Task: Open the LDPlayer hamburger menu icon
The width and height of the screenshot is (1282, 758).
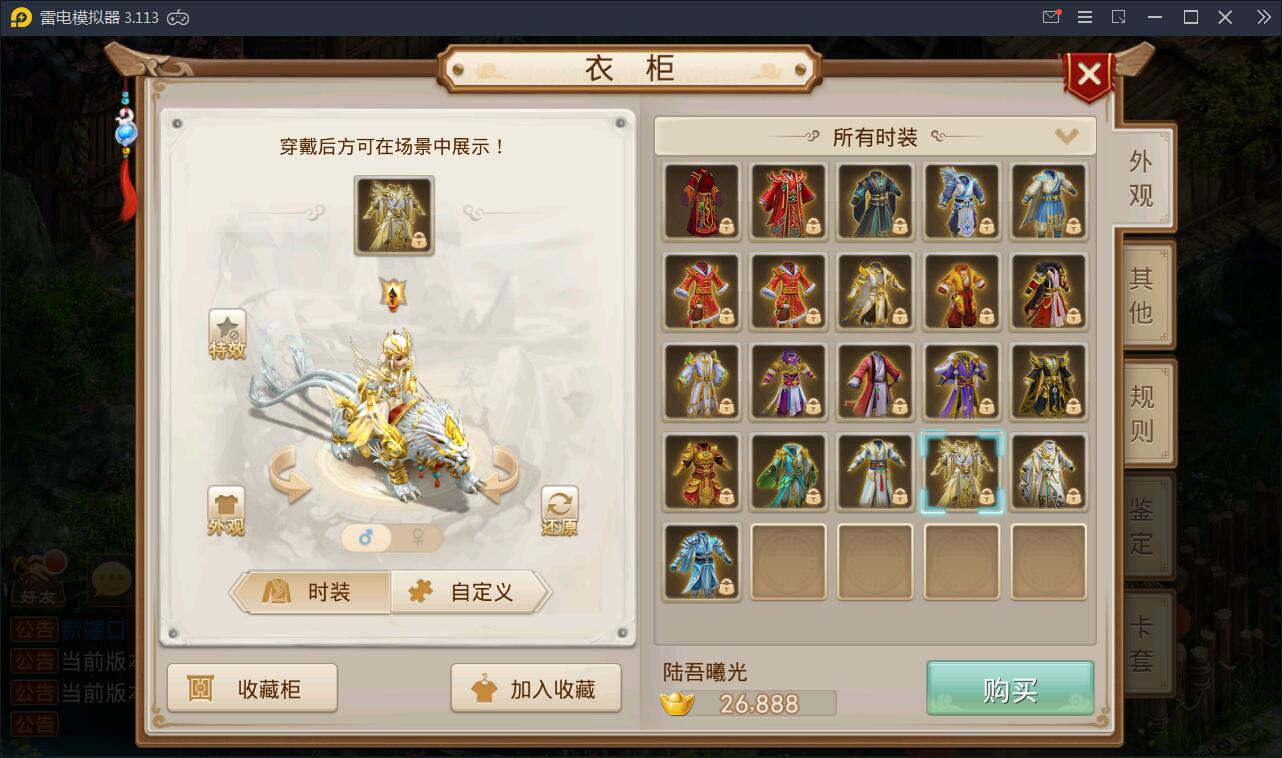Action: coord(1083,16)
